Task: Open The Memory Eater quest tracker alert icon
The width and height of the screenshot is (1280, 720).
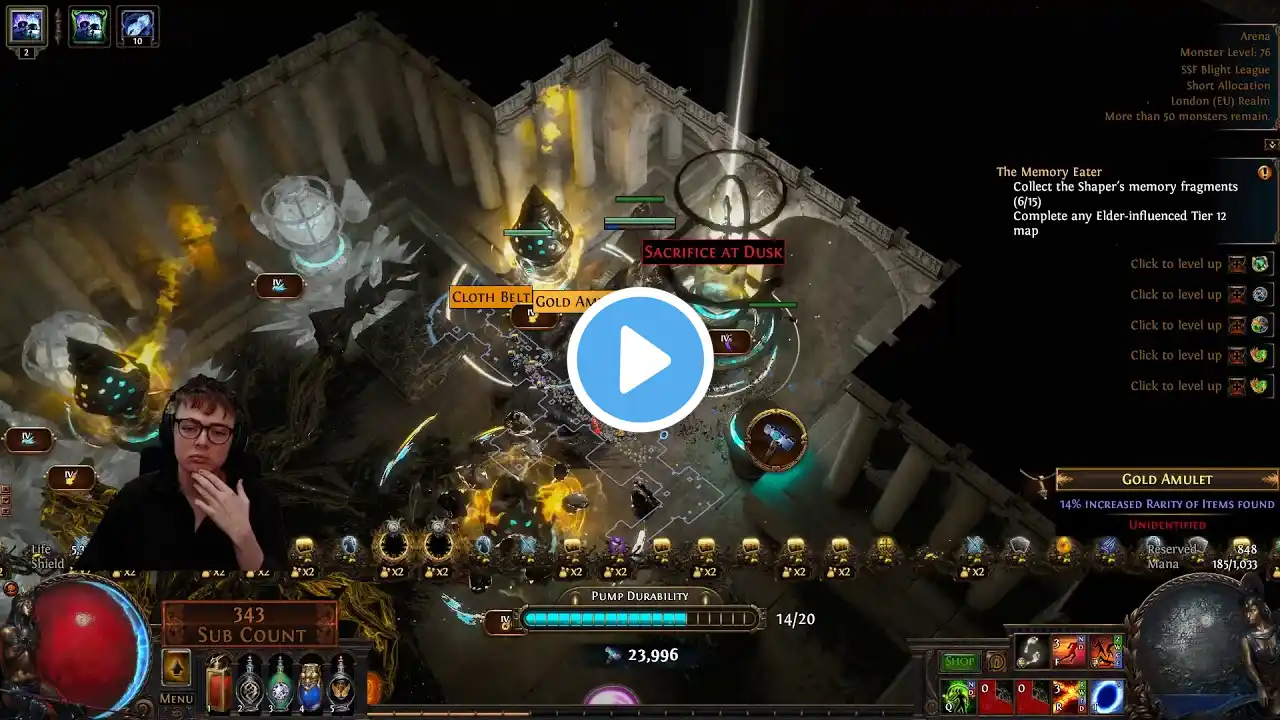Action: pos(1265,172)
